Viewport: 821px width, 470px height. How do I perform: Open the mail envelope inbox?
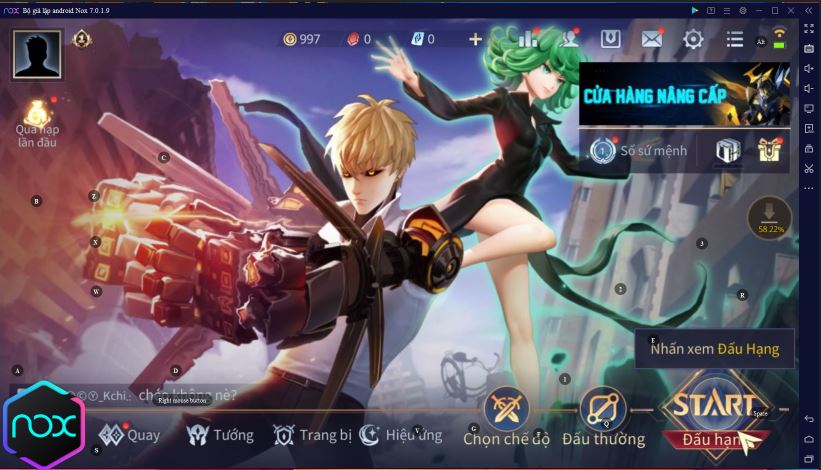(652, 39)
